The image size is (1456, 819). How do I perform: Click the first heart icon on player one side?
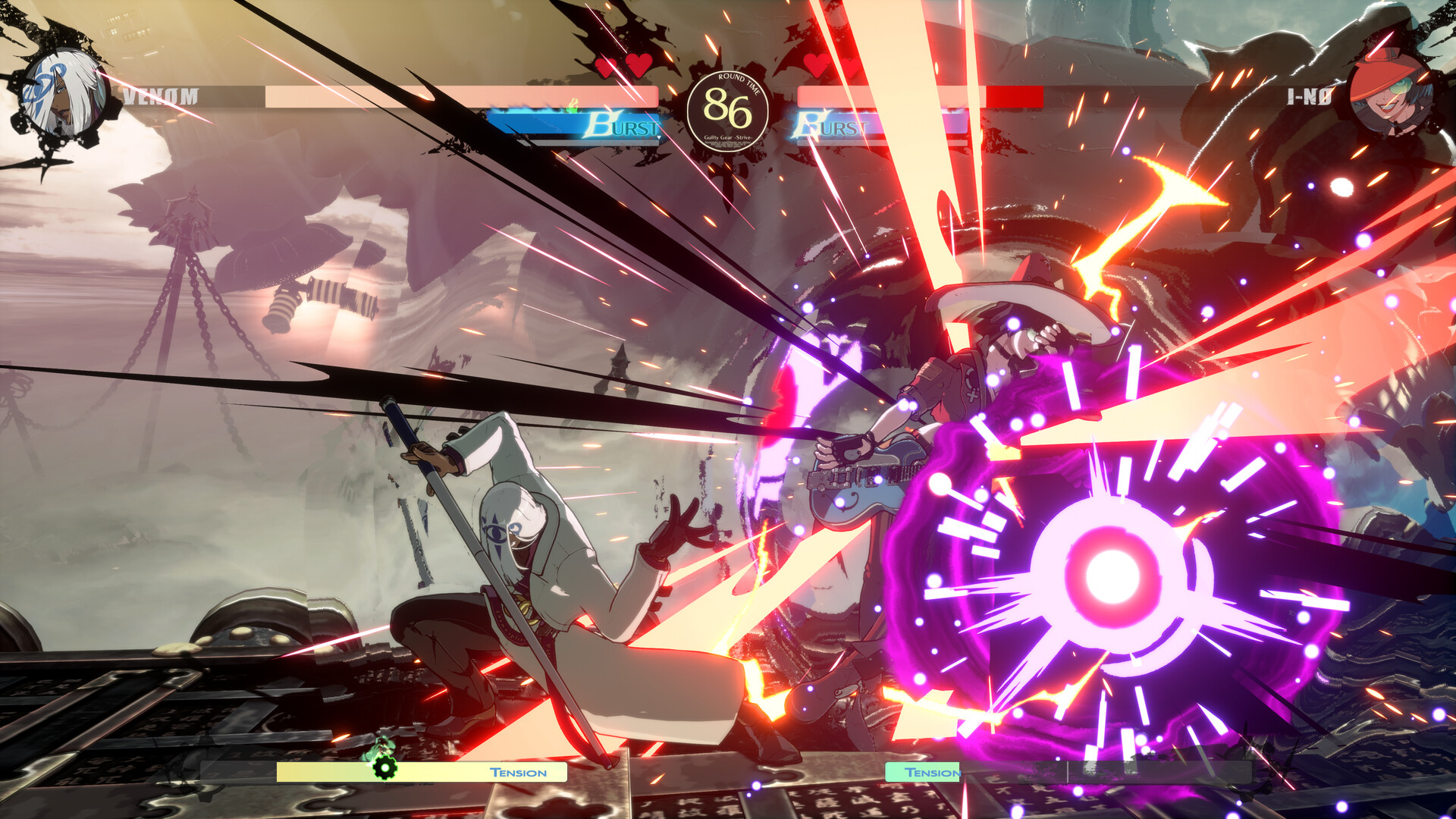[x=607, y=68]
